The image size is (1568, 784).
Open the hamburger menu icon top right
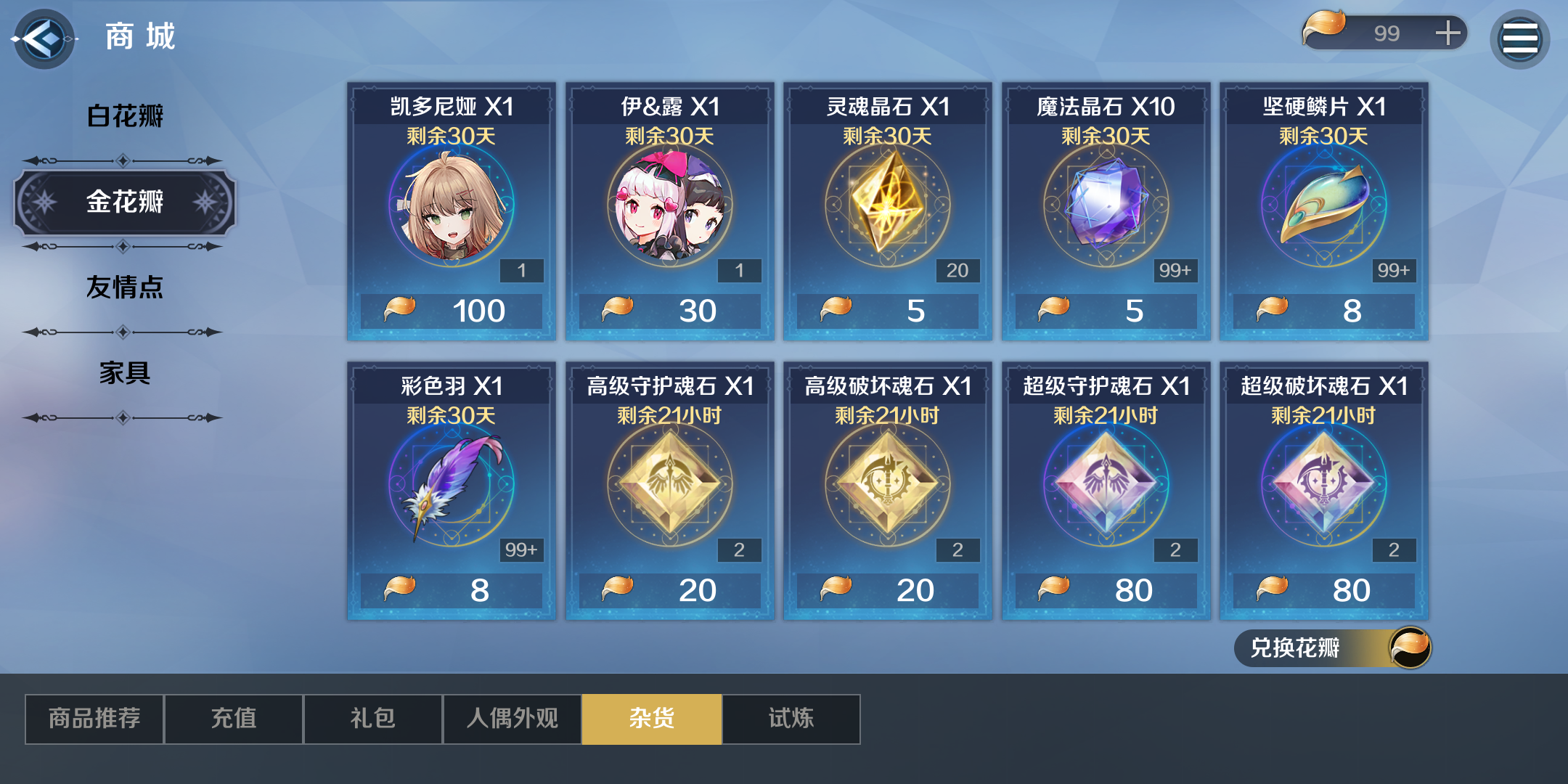(1521, 38)
